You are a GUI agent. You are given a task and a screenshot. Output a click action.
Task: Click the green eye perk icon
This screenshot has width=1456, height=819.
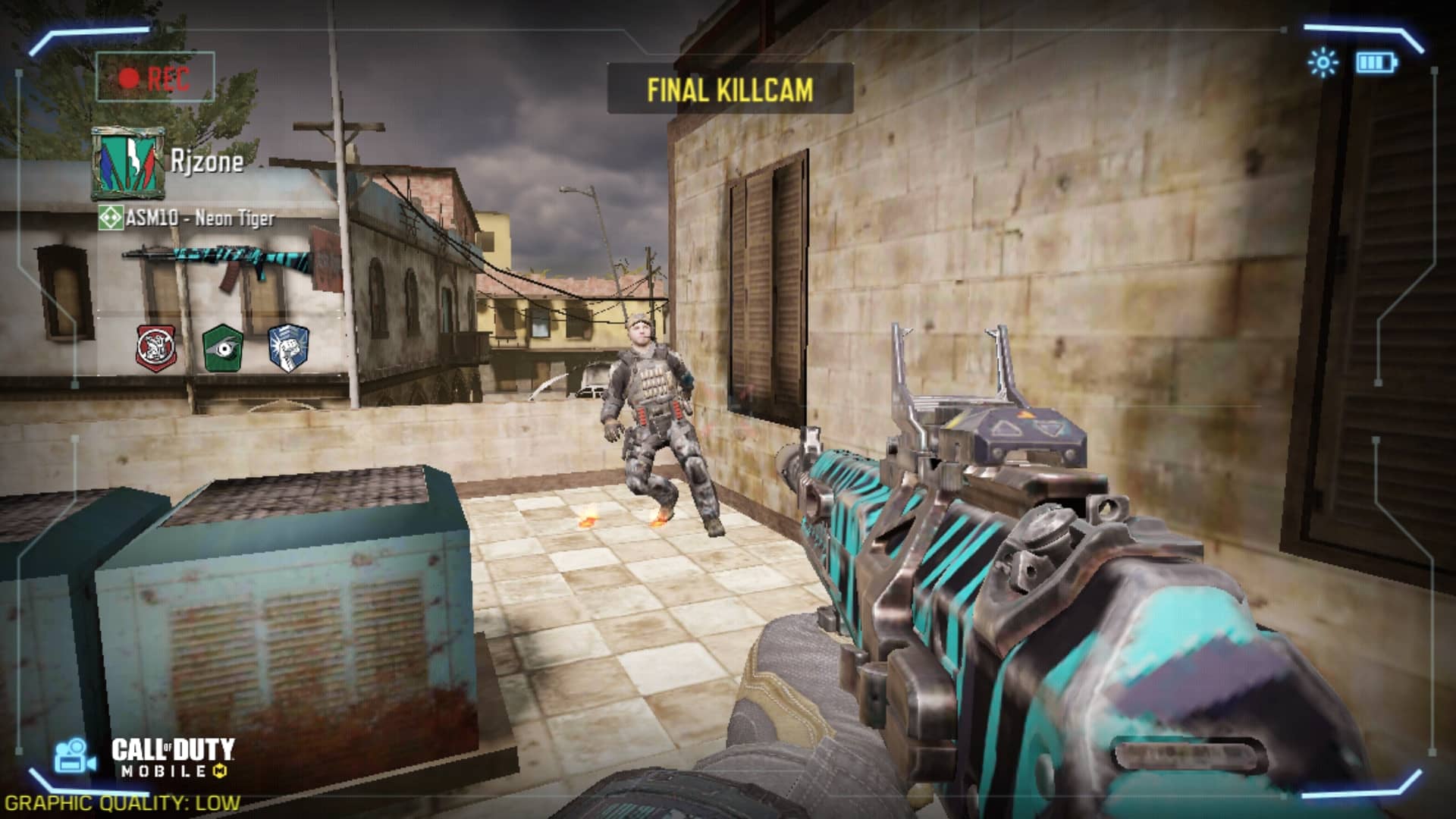222,348
